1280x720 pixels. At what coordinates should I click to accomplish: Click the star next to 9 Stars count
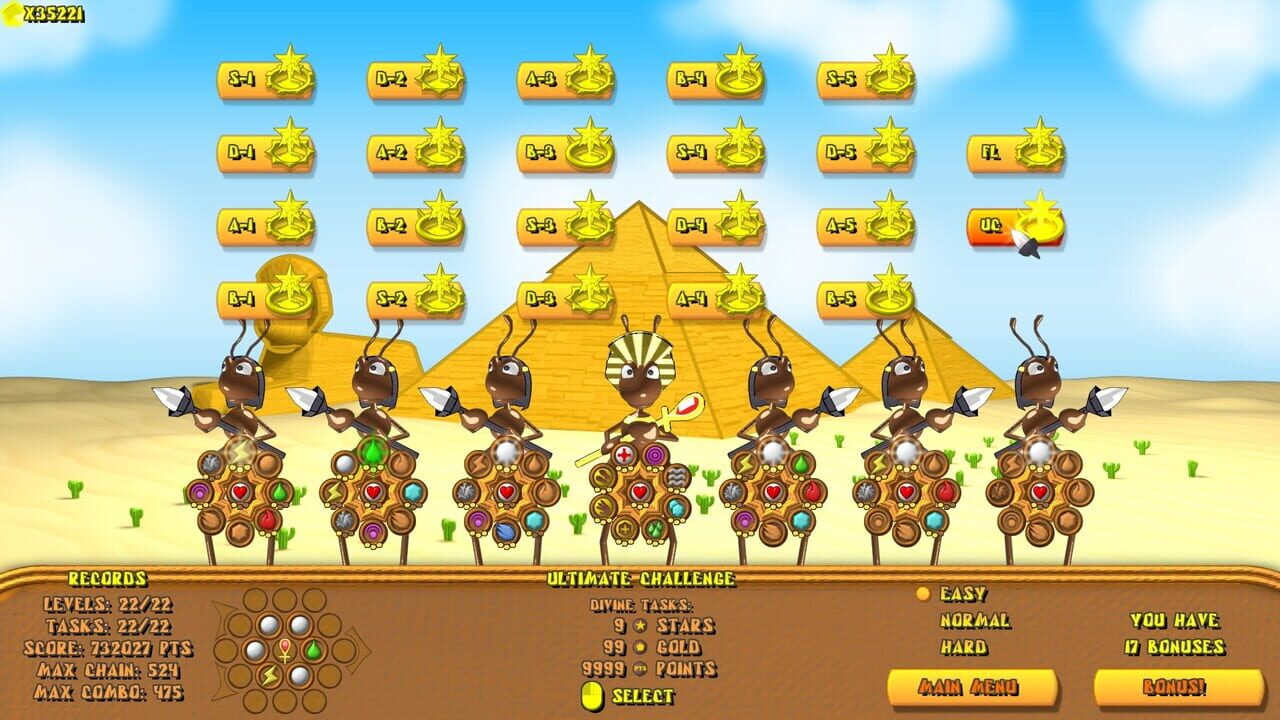pos(639,624)
